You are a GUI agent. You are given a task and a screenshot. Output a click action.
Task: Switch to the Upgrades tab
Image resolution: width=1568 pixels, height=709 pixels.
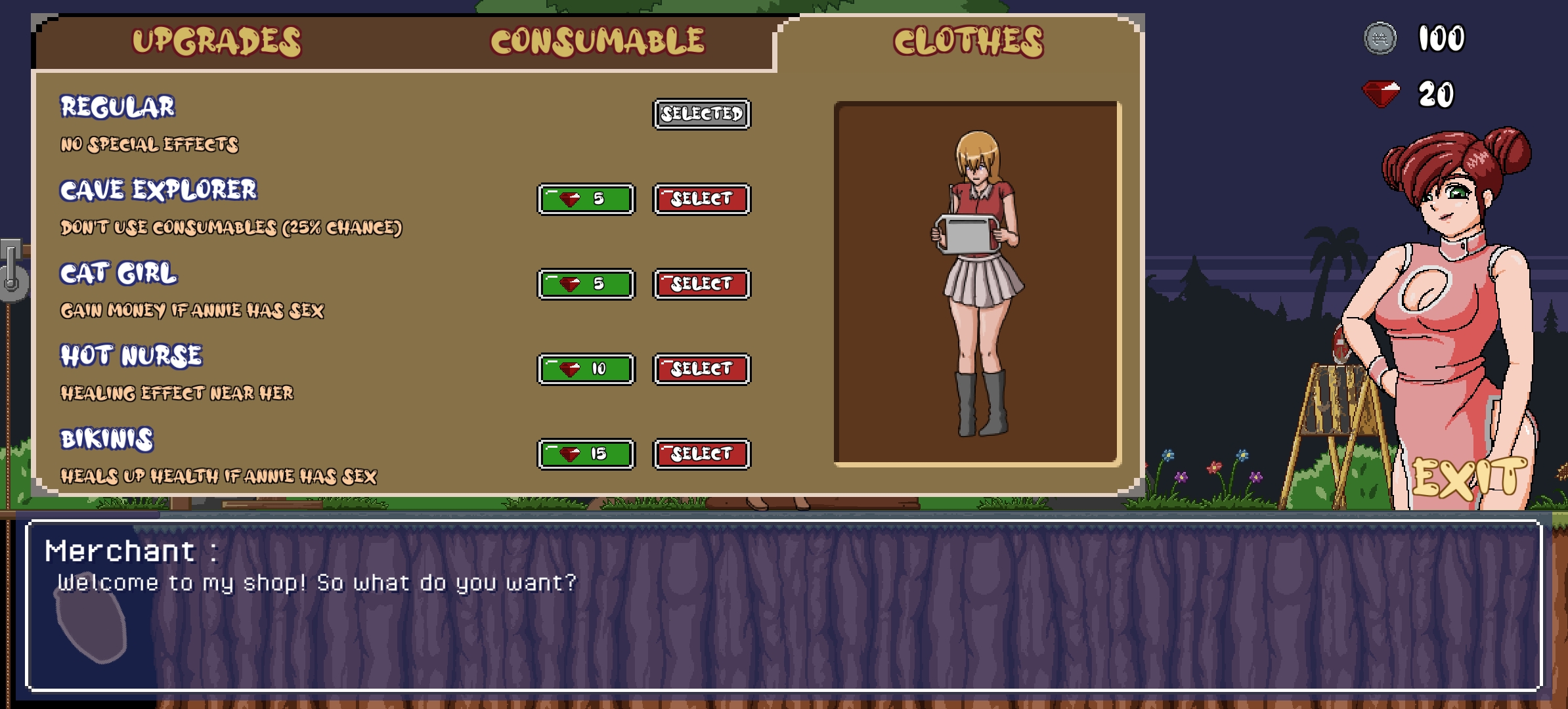tap(217, 41)
